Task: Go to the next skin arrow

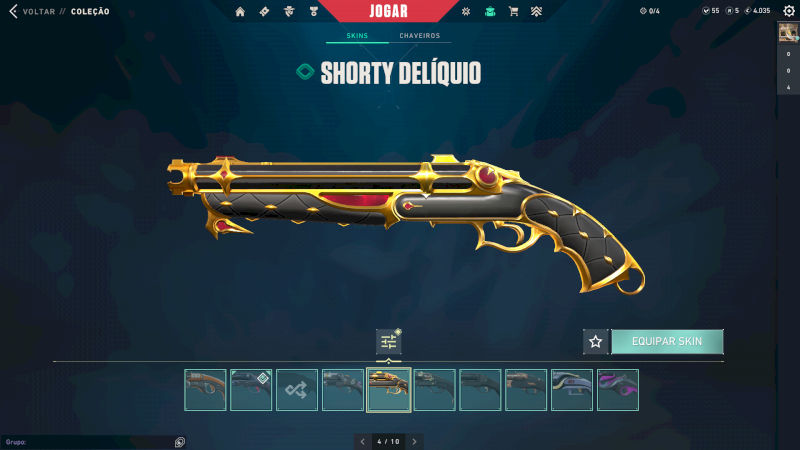Action: click(414, 441)
